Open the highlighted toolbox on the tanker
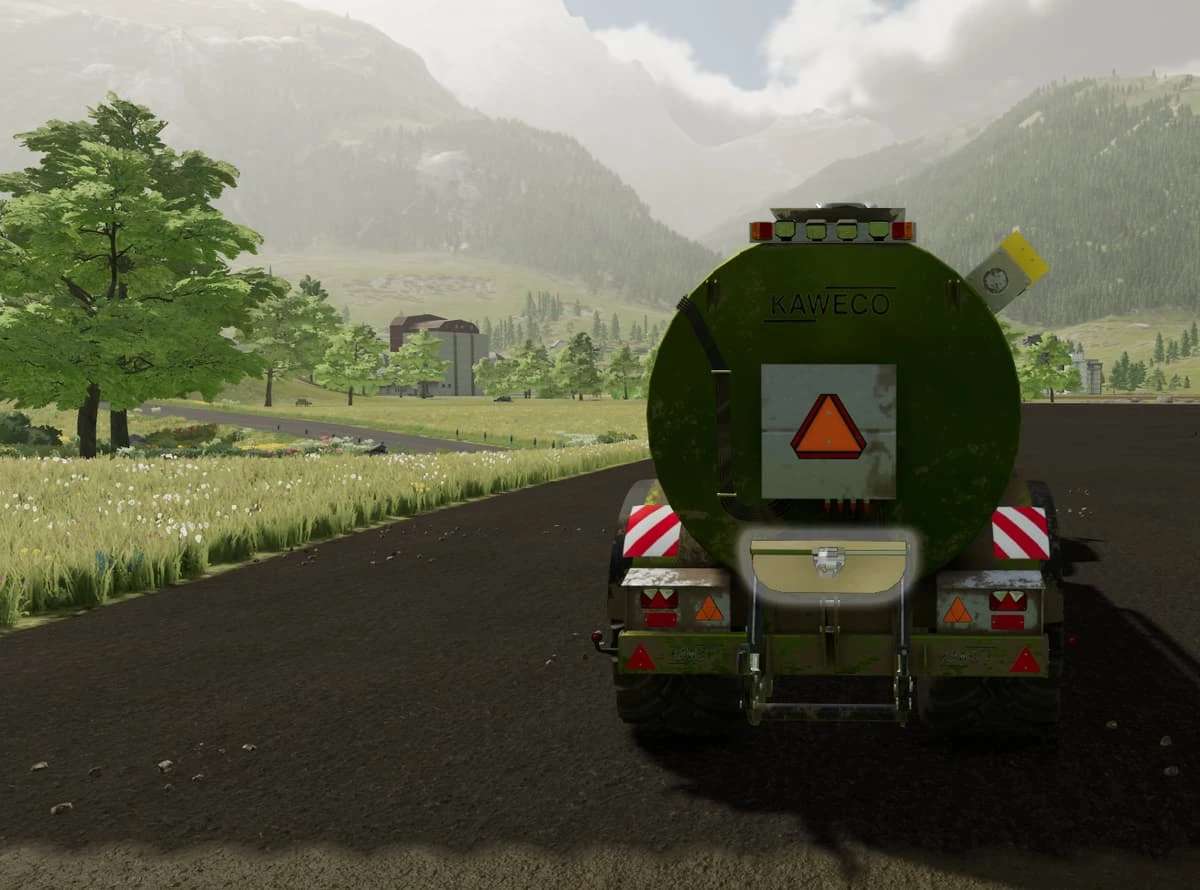Screen dimensions: 1200x890 tap(827, 567)
